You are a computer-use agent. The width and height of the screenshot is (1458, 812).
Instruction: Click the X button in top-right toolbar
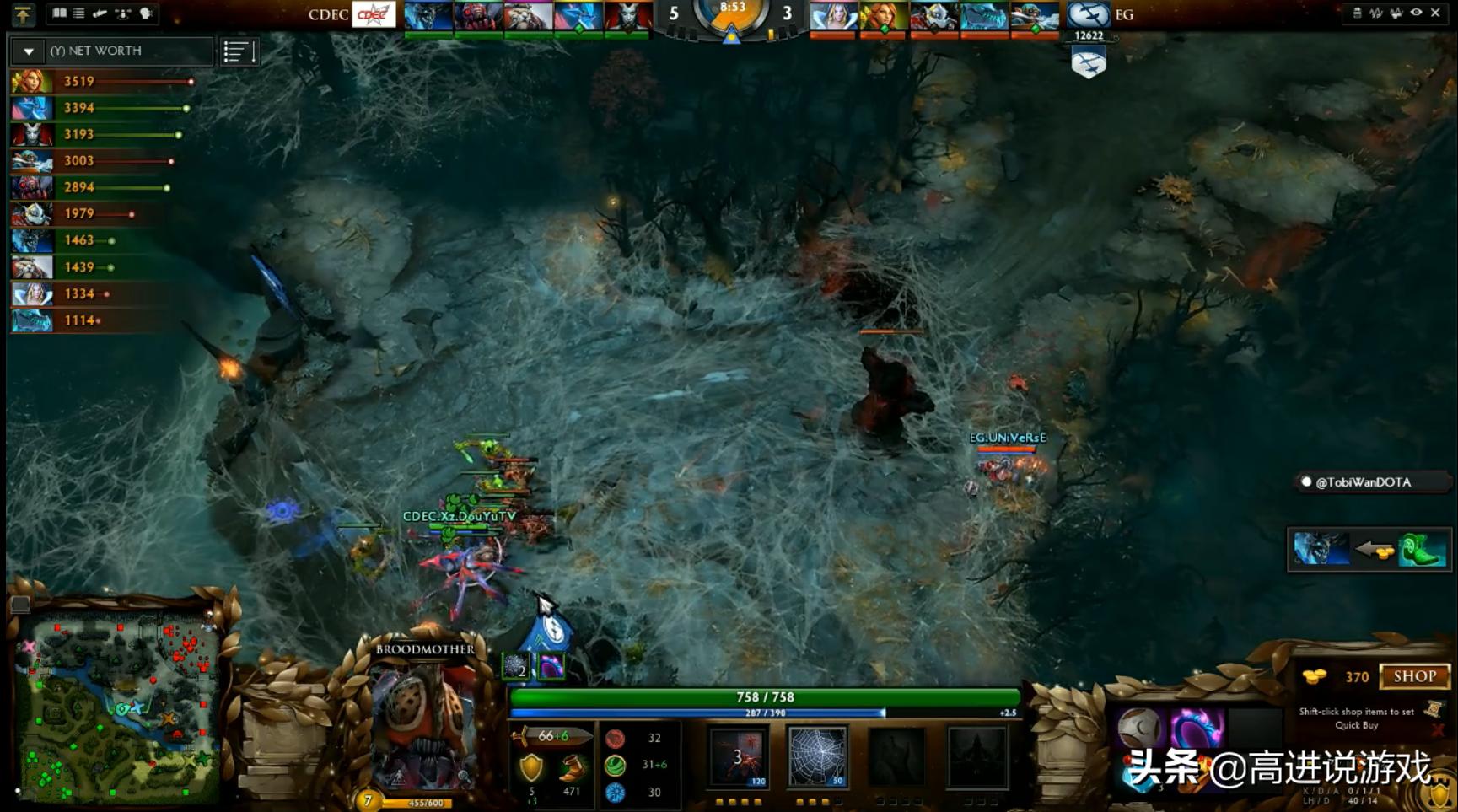[1436, 13]
